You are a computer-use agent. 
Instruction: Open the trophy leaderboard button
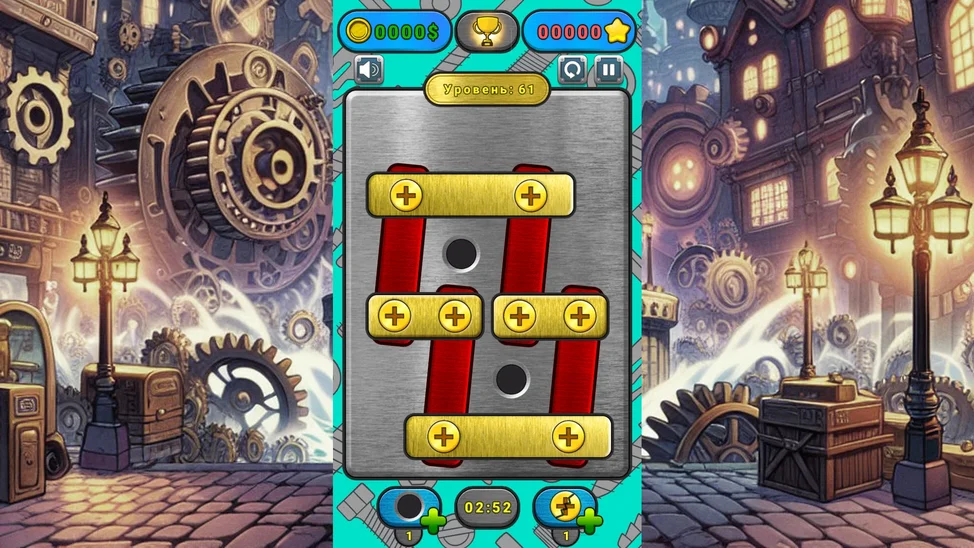[x=487, y=31]
